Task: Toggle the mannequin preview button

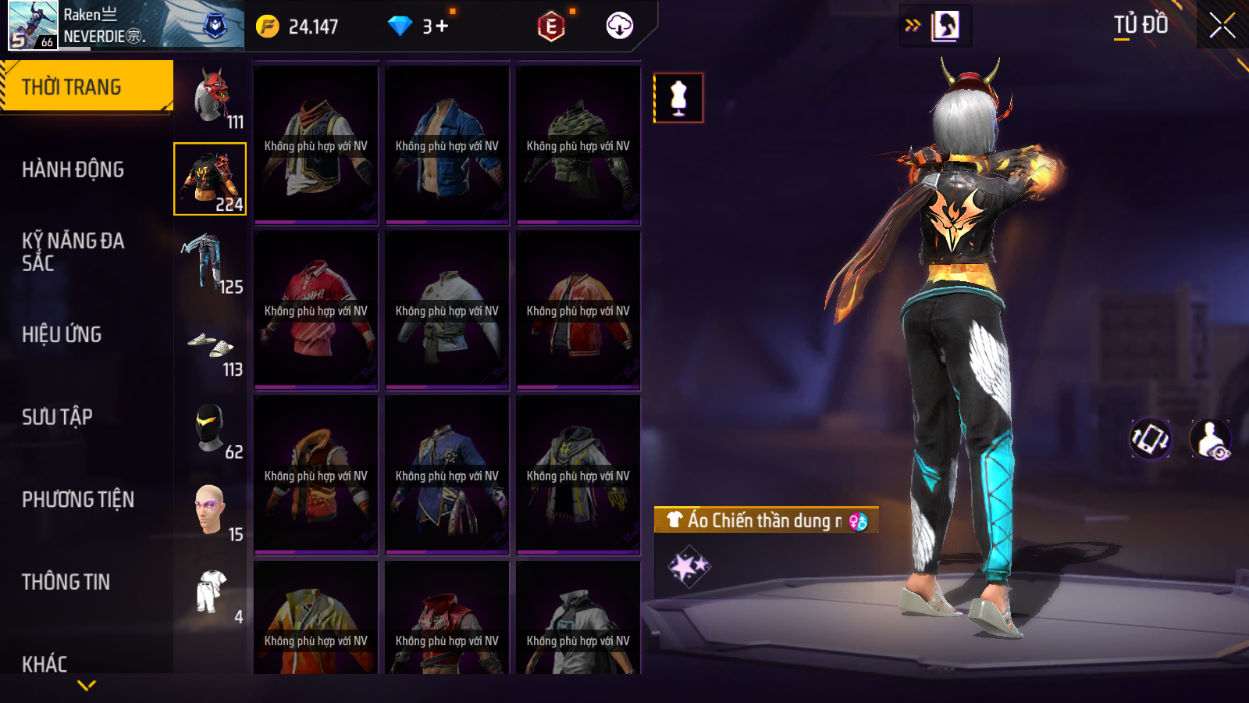Action: [679, 98]
